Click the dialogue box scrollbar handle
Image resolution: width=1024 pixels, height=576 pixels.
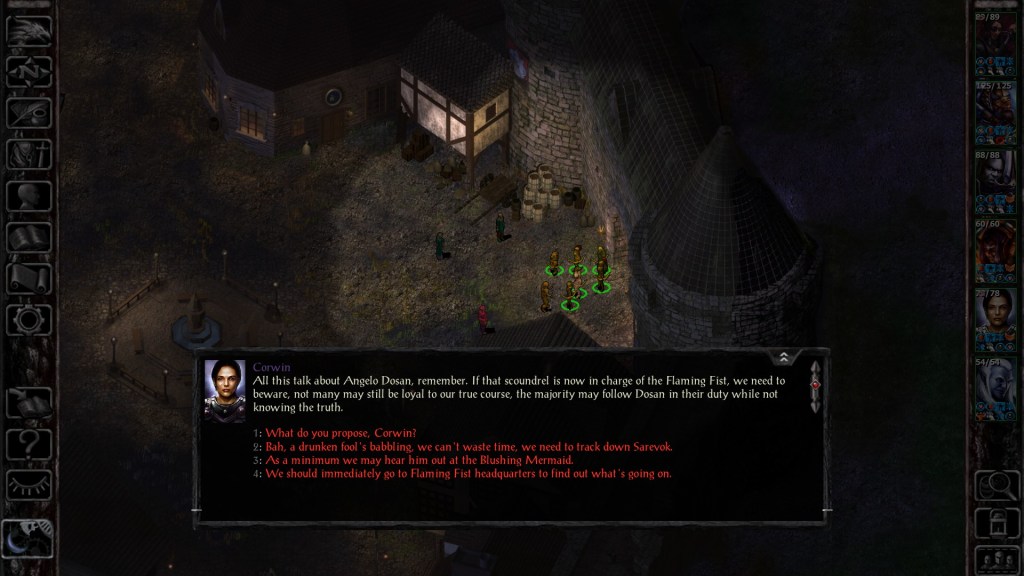click(815, 384)
